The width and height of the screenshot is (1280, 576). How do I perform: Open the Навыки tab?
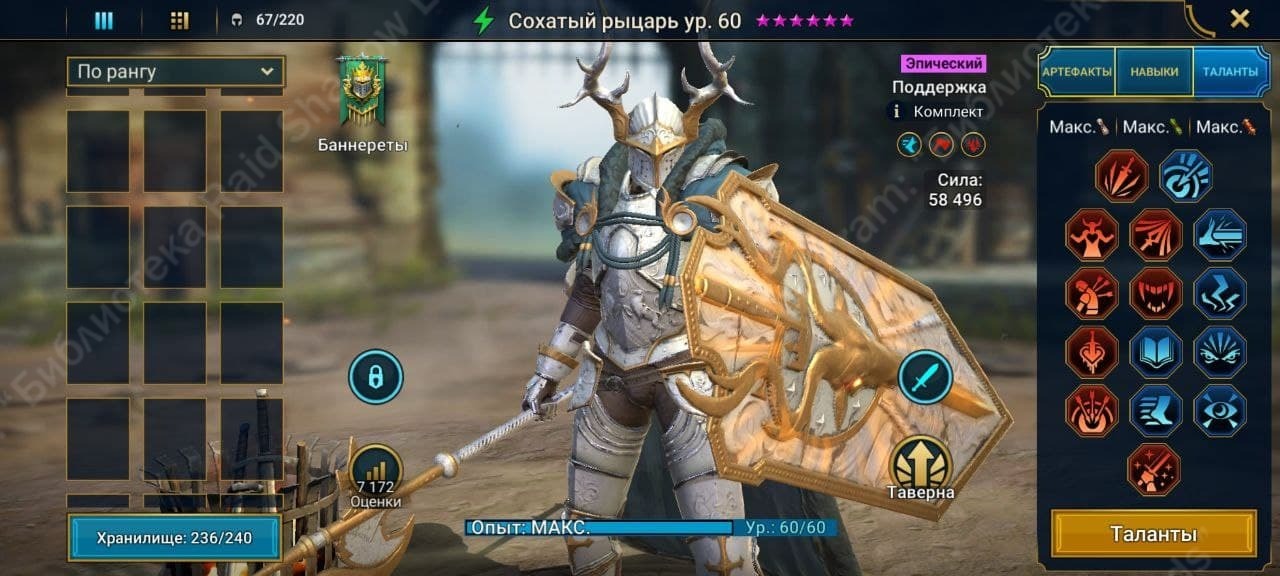click(1154, 72)
